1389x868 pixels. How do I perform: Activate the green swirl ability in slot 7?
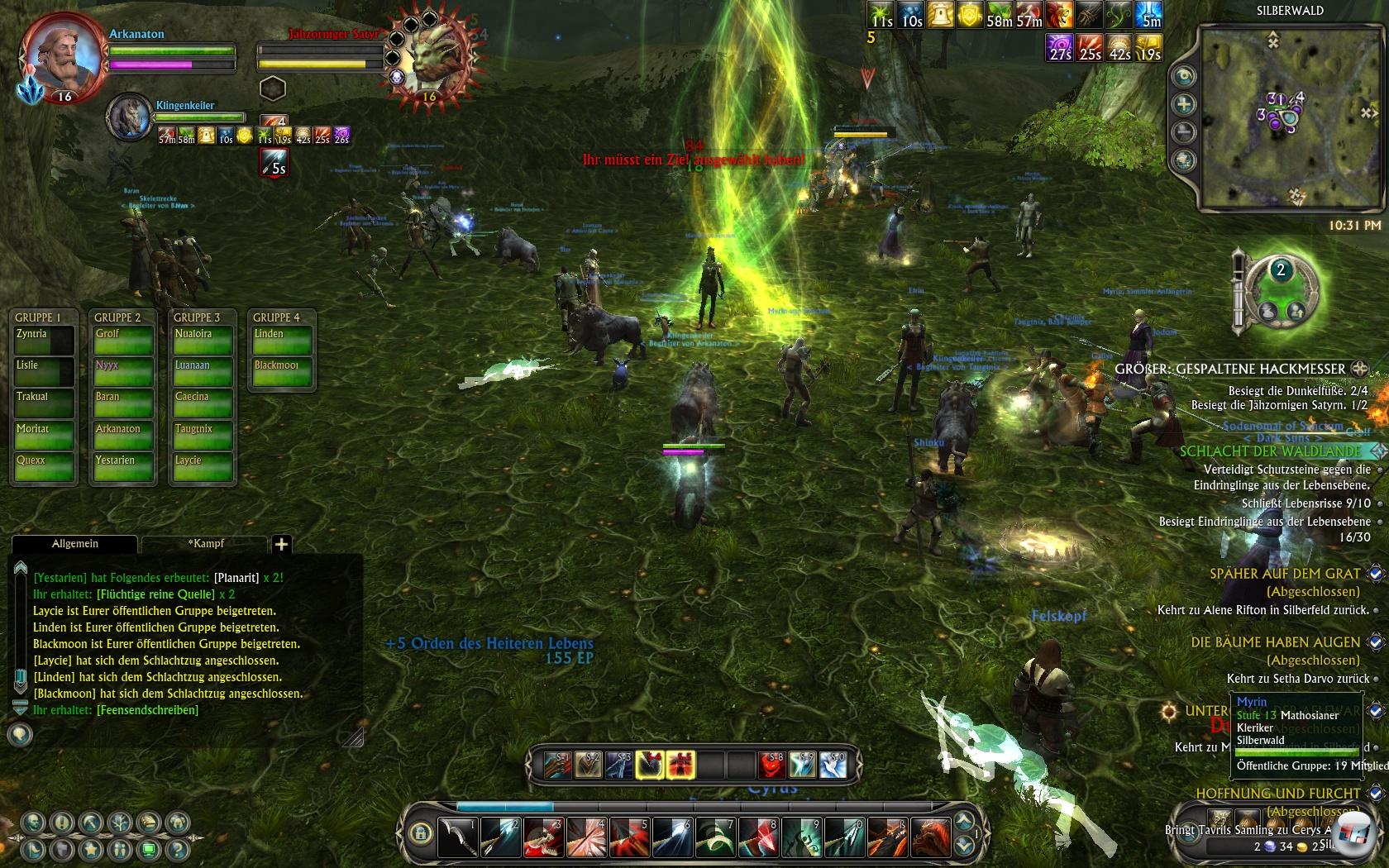[x=715, y=837]
